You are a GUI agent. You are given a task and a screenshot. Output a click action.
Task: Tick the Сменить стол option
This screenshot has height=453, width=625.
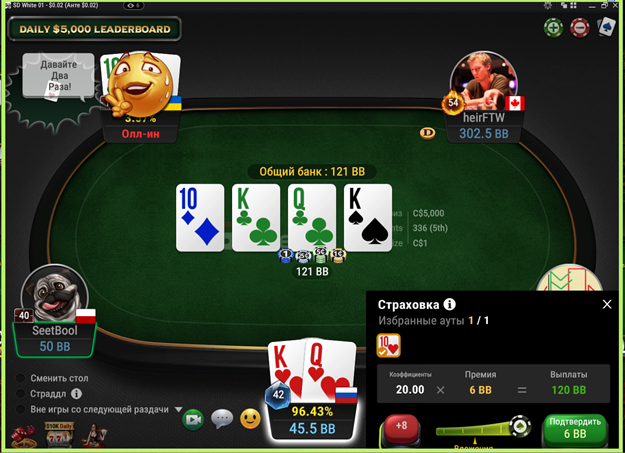pyautogui.click(x=22, y=379)
